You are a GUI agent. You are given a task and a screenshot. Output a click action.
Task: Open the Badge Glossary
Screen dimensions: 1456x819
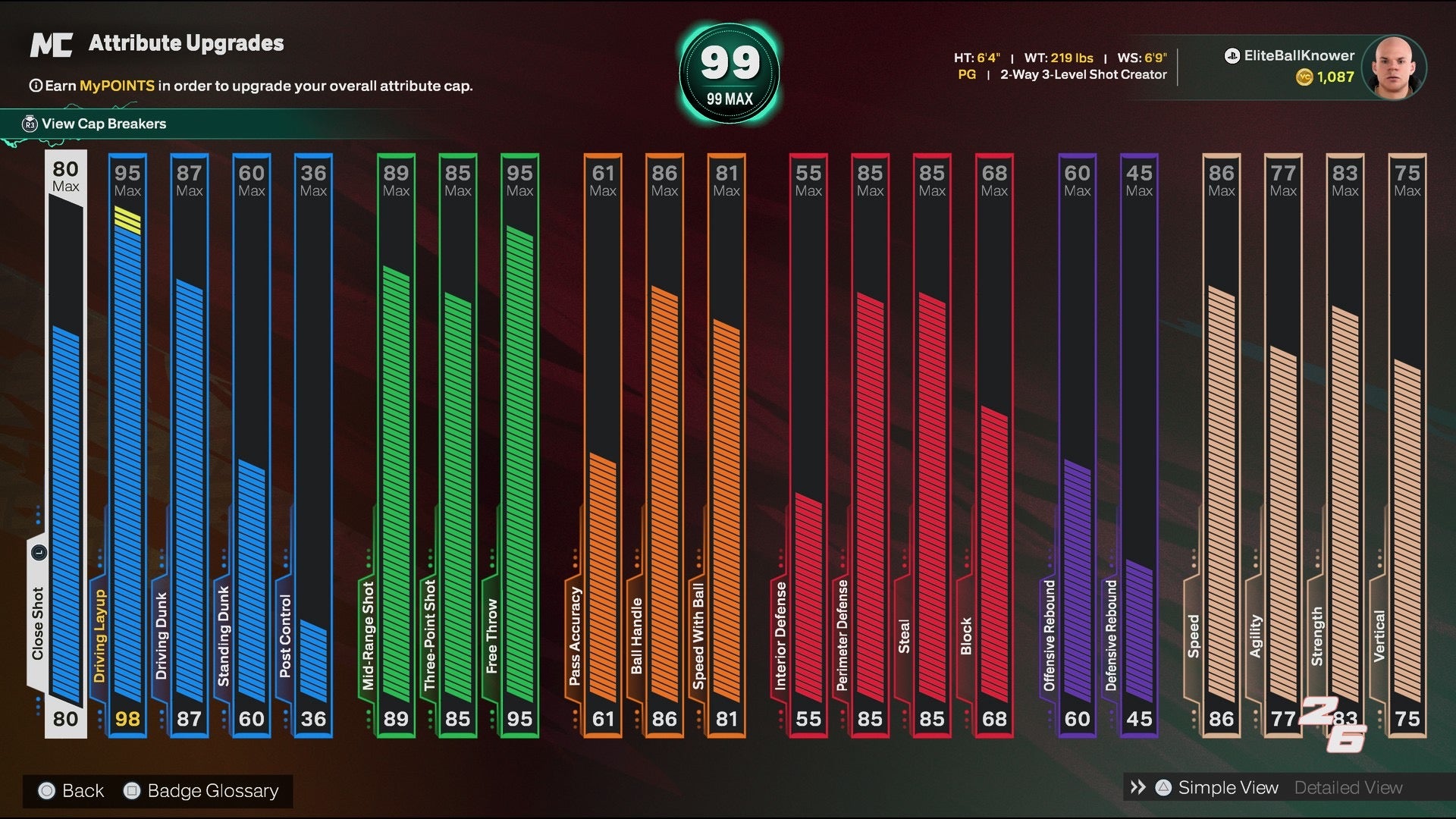point(212,791)
